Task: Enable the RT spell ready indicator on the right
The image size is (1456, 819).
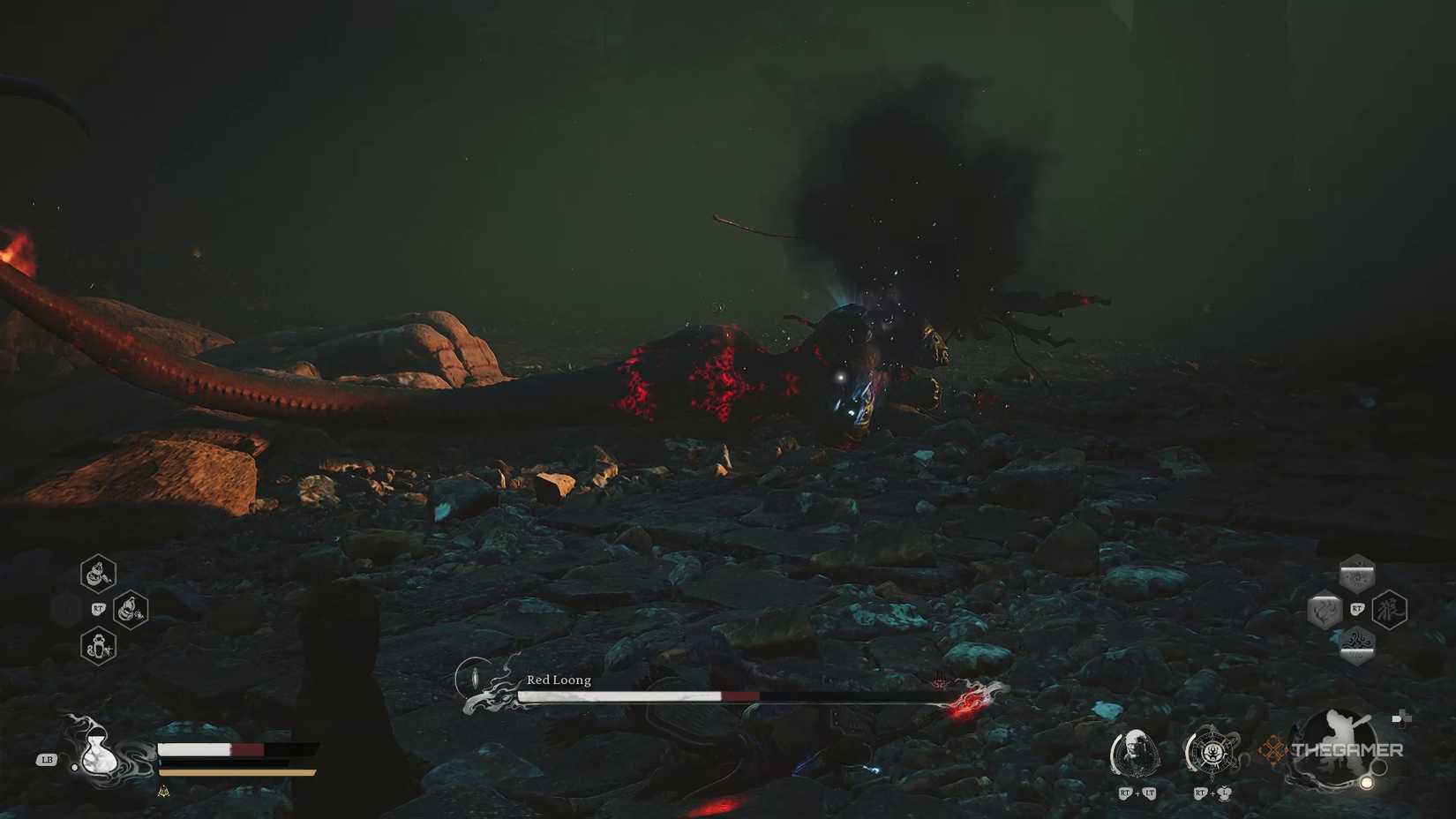Action: click(x=1356, y=609)
